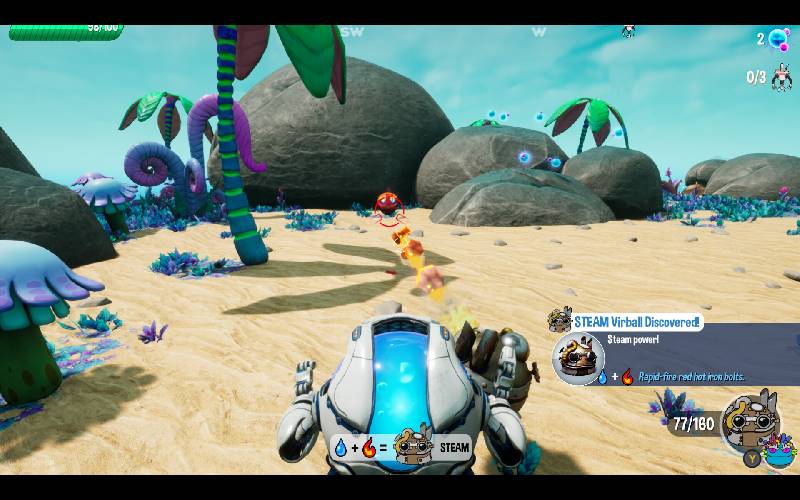
Task: Select the robot objective tracker icon
Action: click(781, 77)
